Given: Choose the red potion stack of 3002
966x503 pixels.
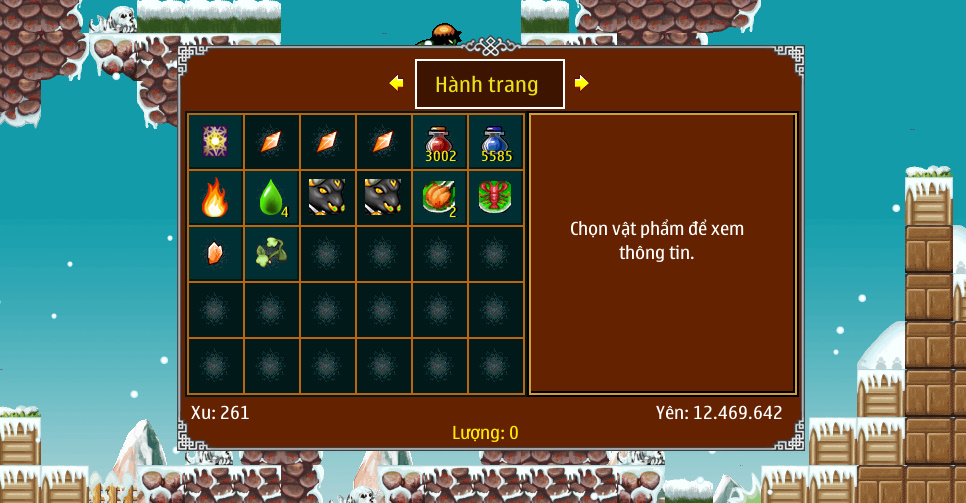Looking at the screenshot, I should (x=440, y=142).
